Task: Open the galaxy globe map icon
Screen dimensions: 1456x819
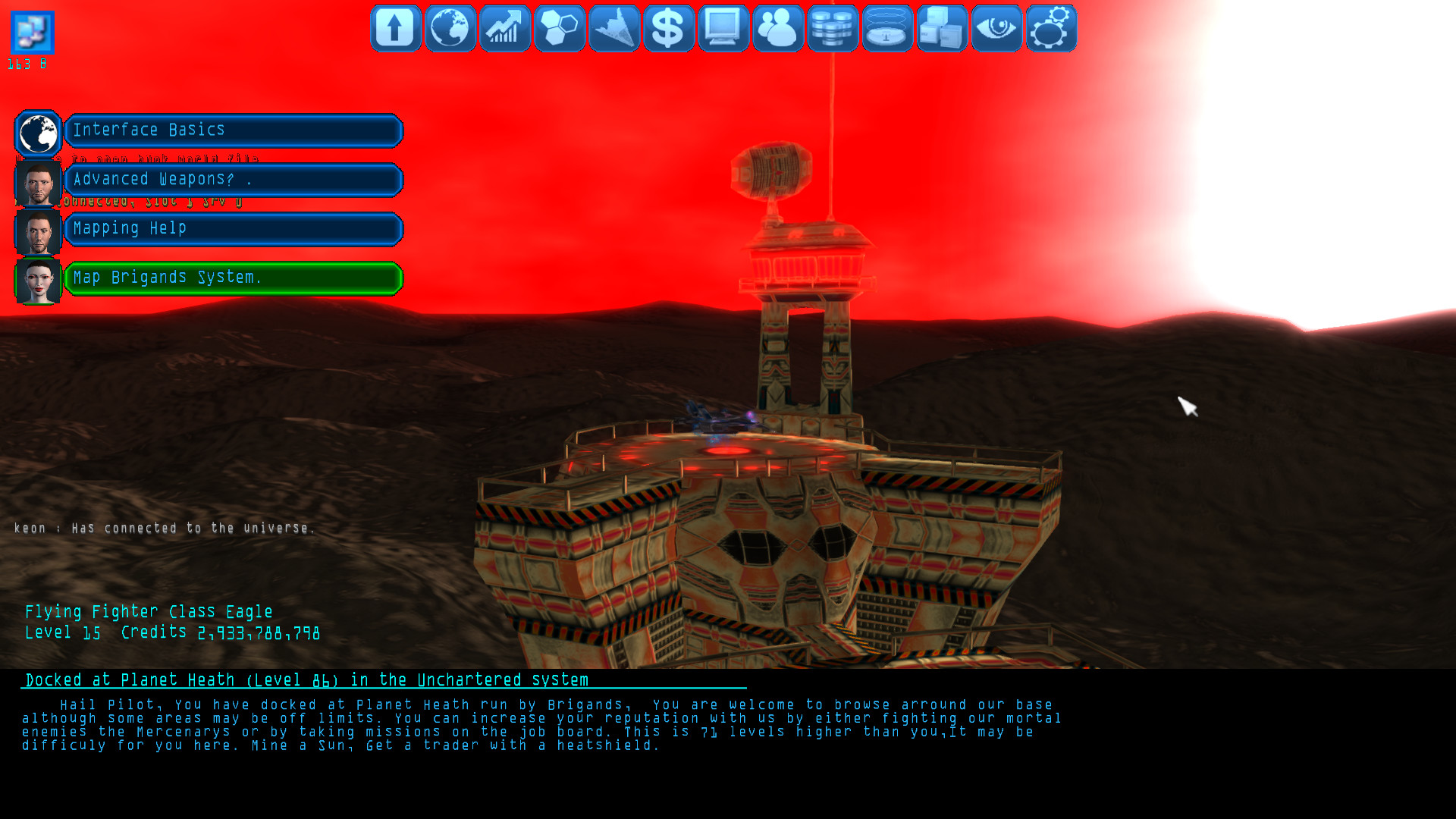Action: click(450, 28)
